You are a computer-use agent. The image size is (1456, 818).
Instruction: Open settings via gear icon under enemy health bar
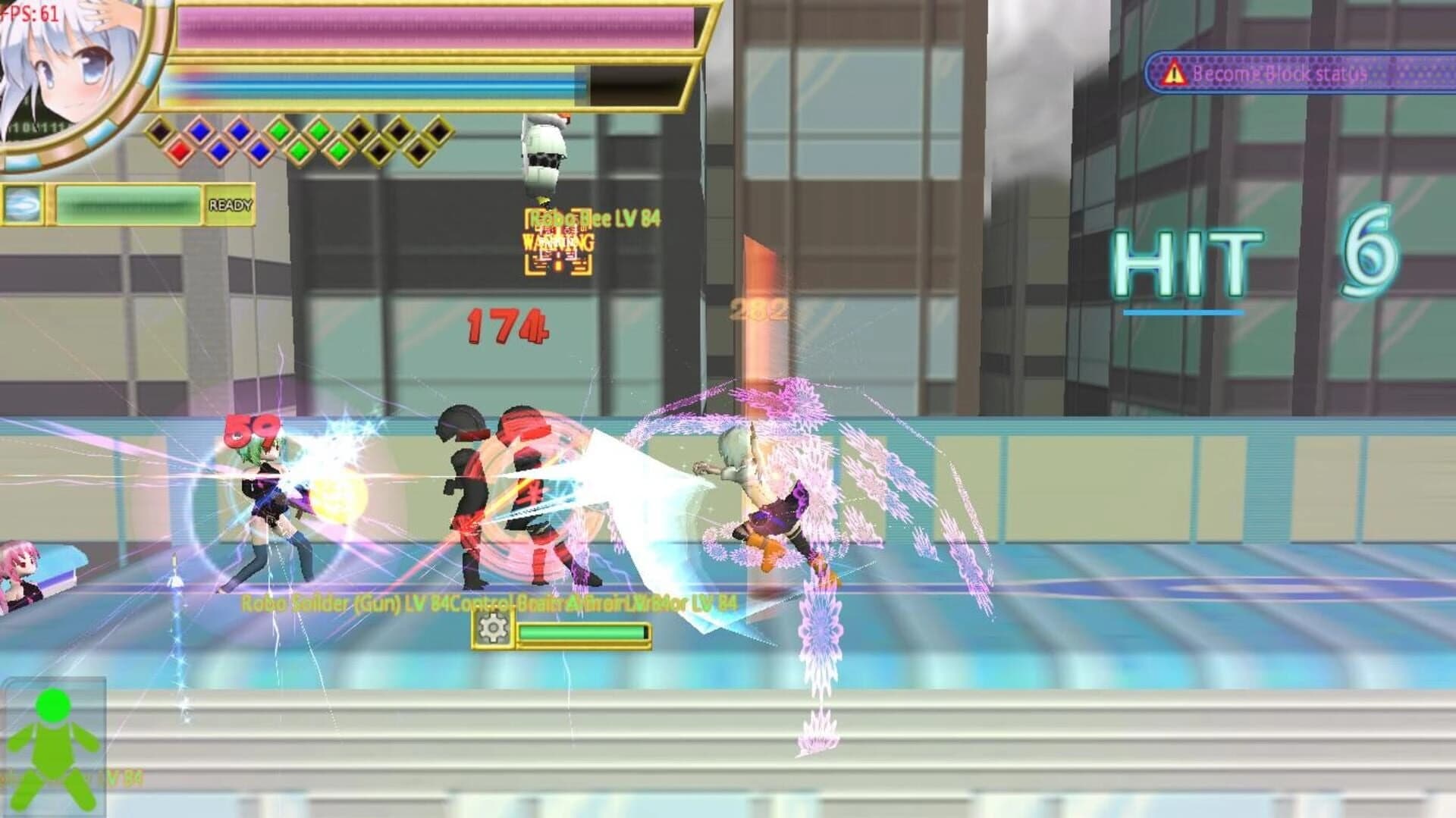[x=494, y=629]
